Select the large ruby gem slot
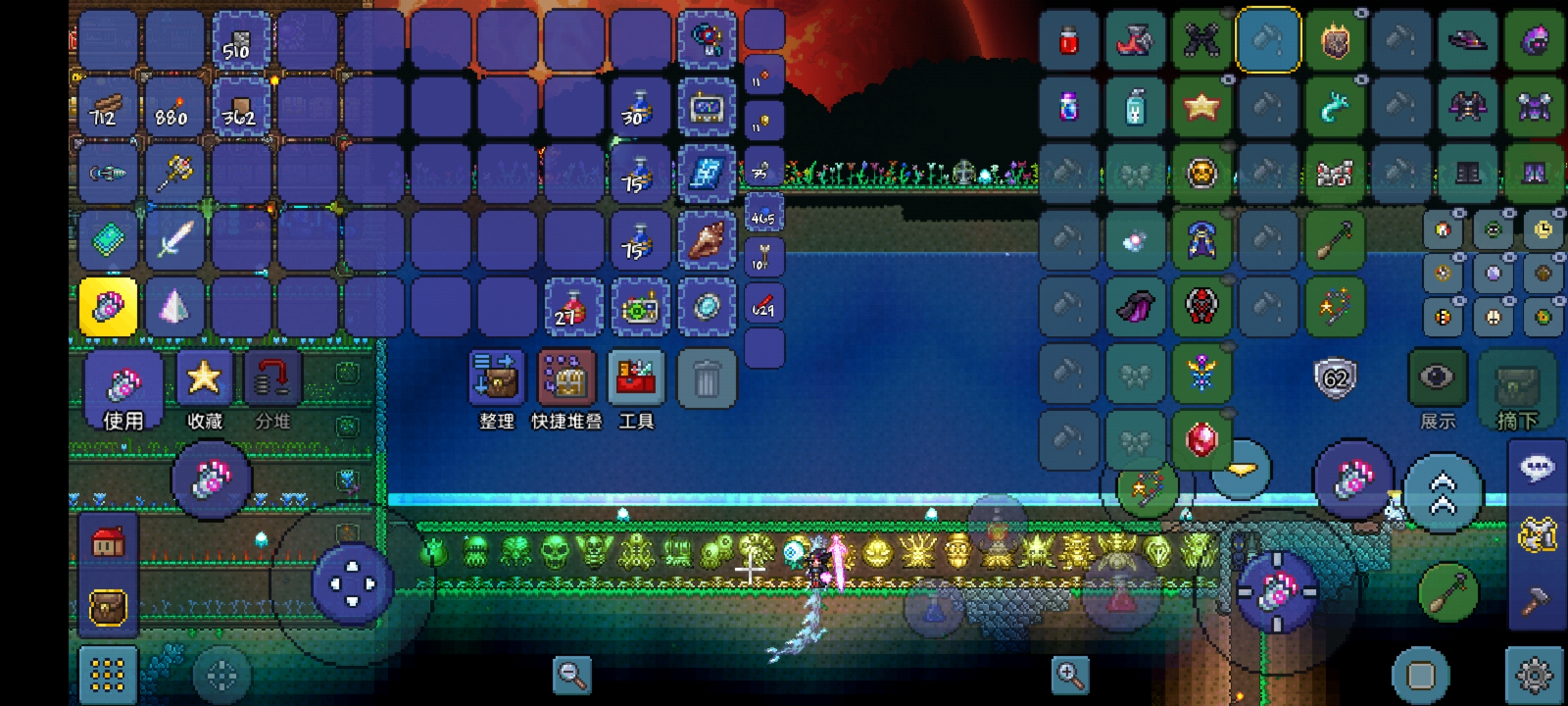 tap(1201, 439)
